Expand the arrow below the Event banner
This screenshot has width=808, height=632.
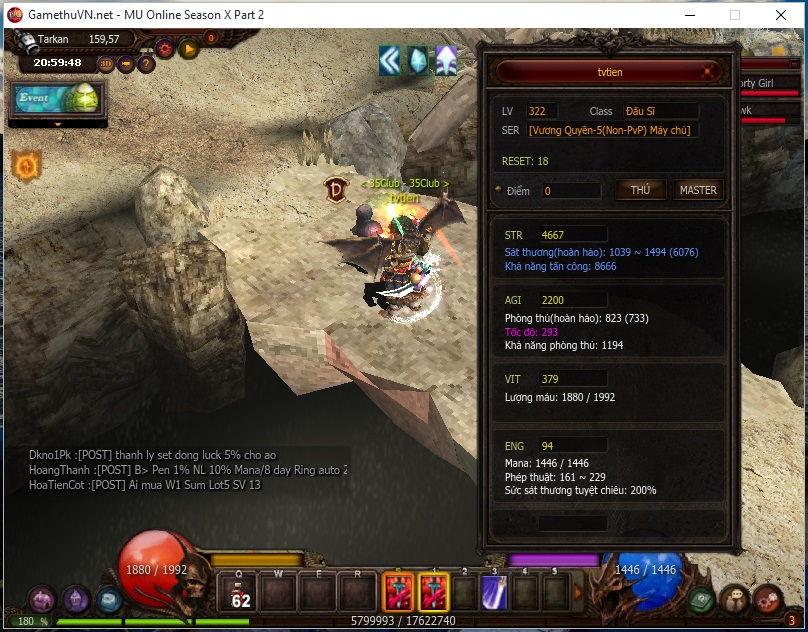pyautogui.click(x=57, y=124)
